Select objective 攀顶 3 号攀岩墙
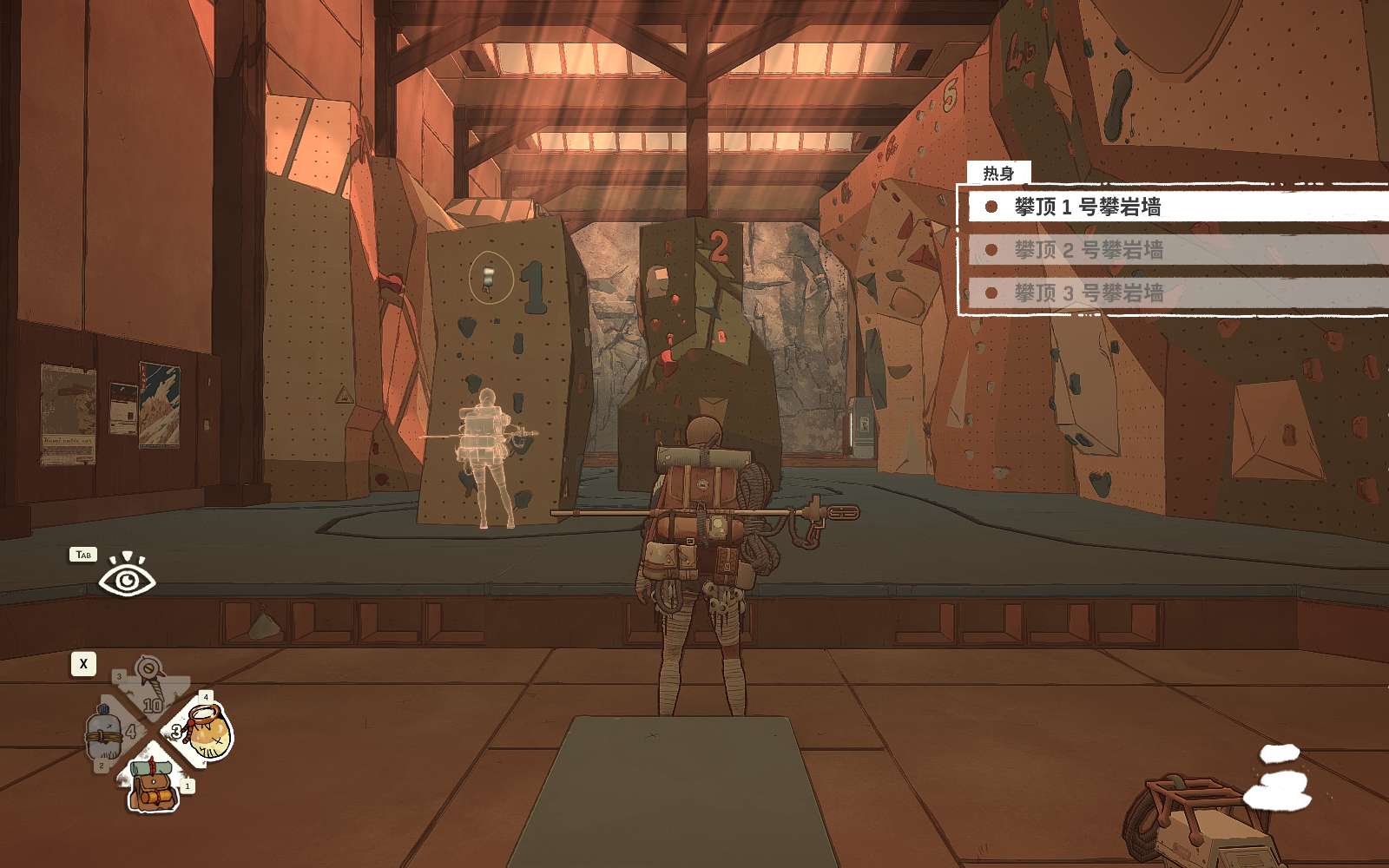1389x868 pixels. pyautogui.click(x=1089, y=293)
